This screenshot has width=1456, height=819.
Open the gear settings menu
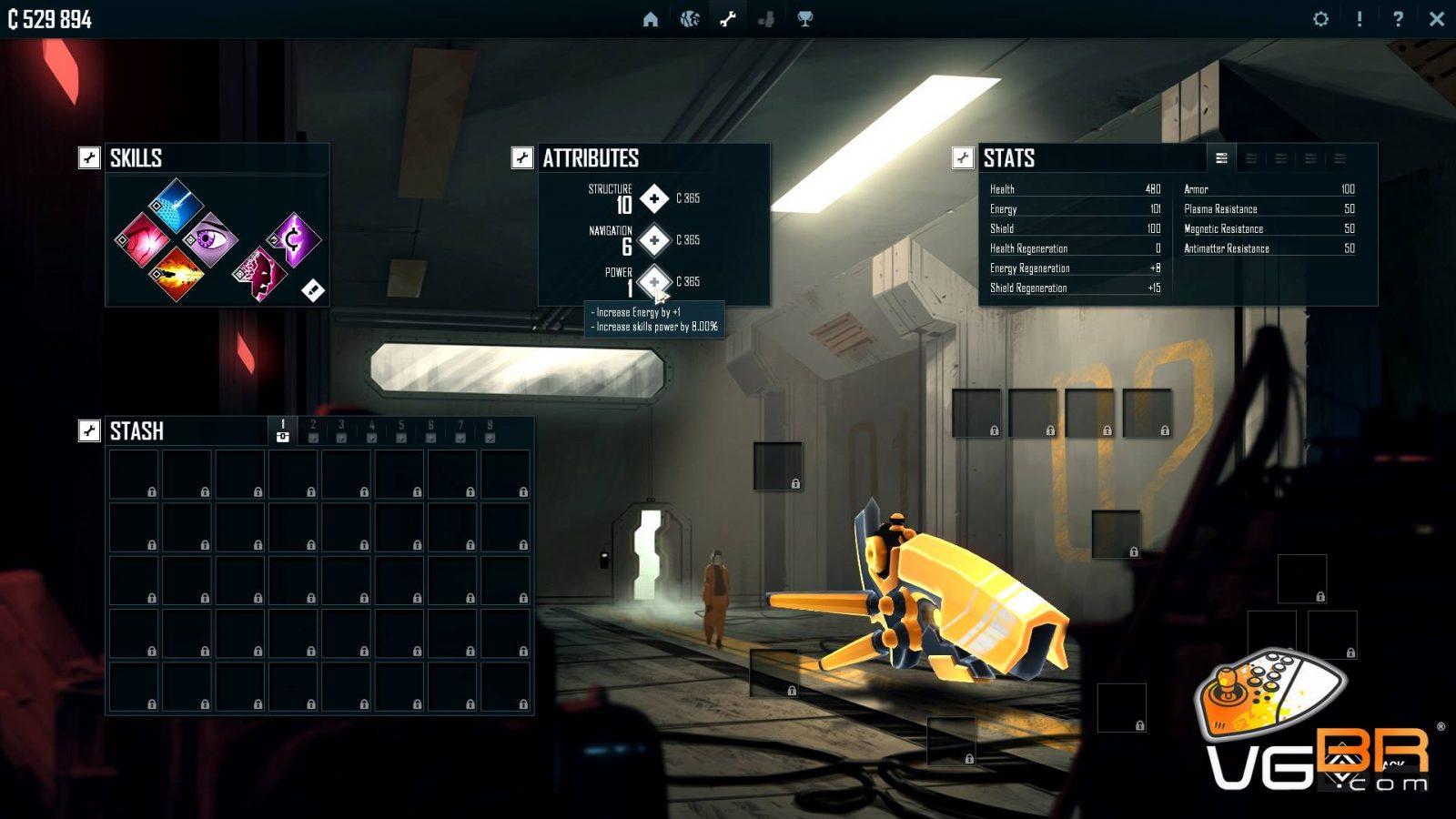pos(1320,19)
